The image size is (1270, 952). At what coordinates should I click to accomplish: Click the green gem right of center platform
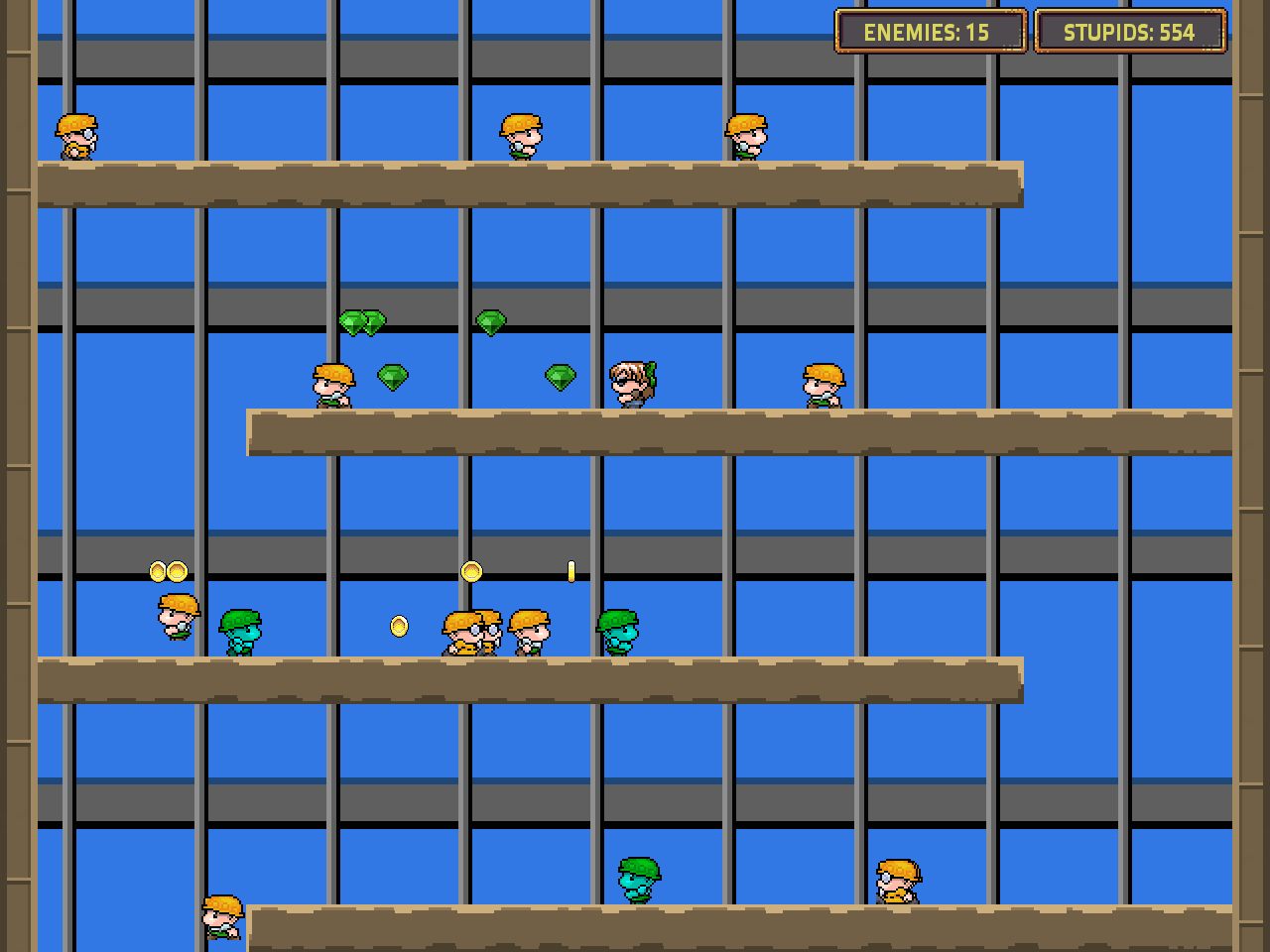tap(560, 376)
